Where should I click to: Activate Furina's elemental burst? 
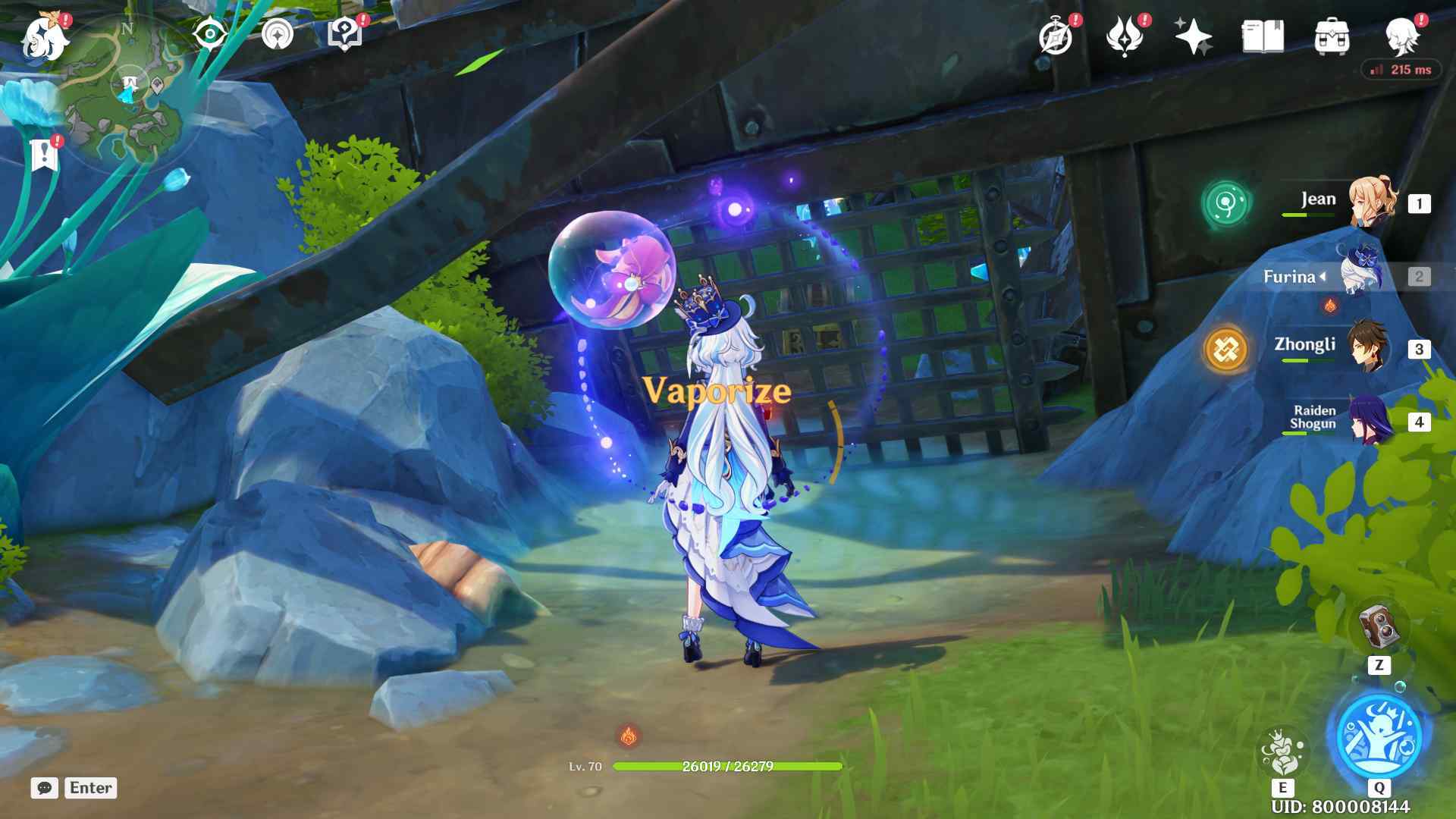1379,734
